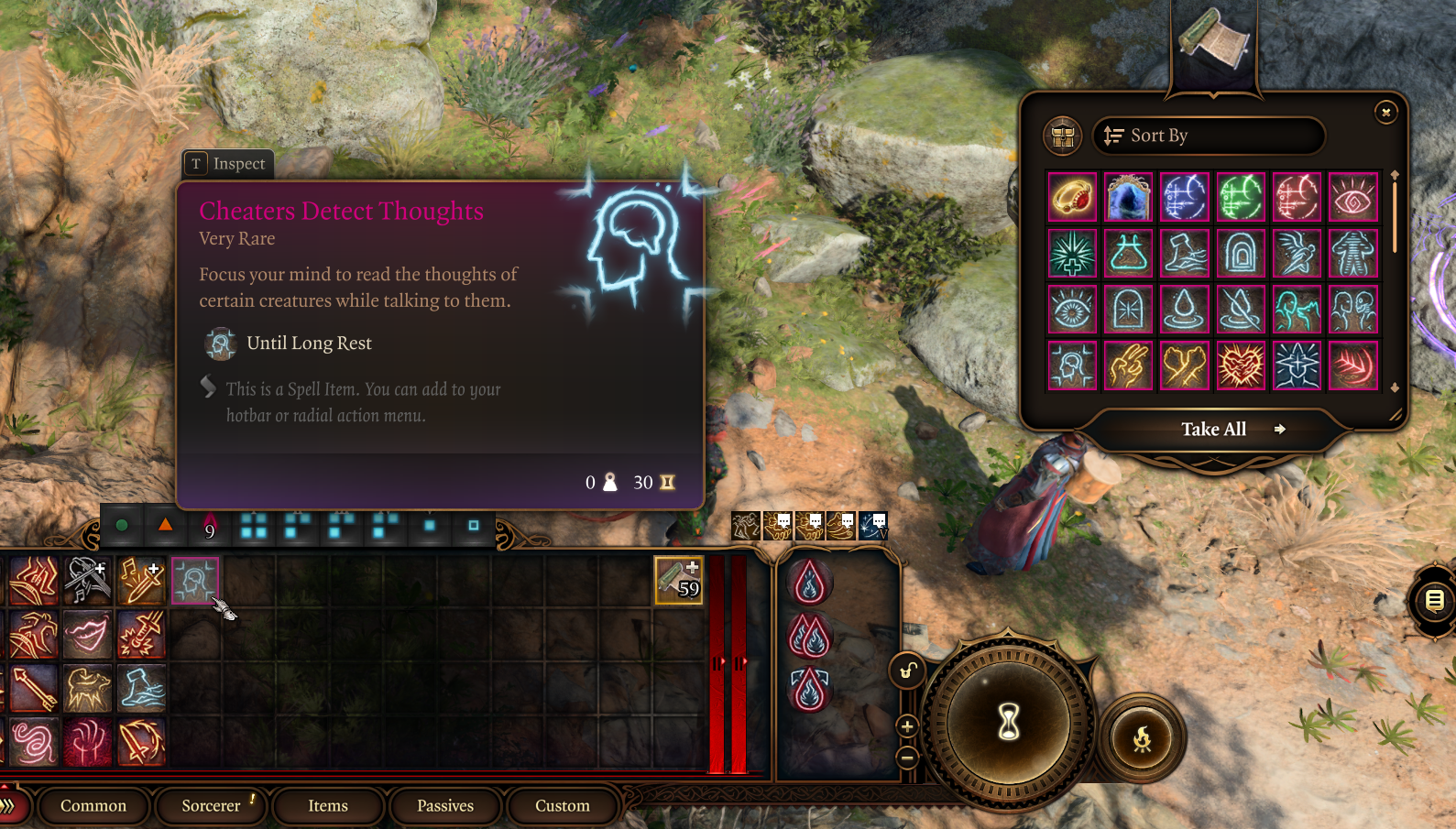
Task: Toggle the hotbar lock icon
Action: pos(907,671)
